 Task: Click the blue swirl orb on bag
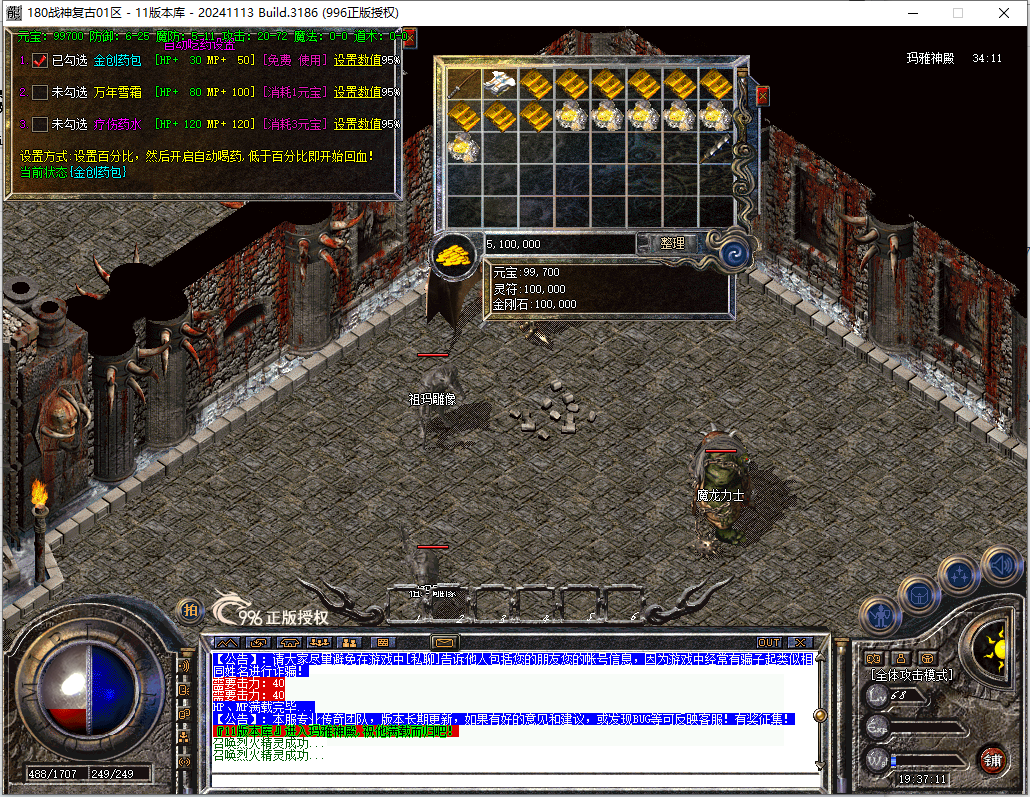[x=735, y=251]
